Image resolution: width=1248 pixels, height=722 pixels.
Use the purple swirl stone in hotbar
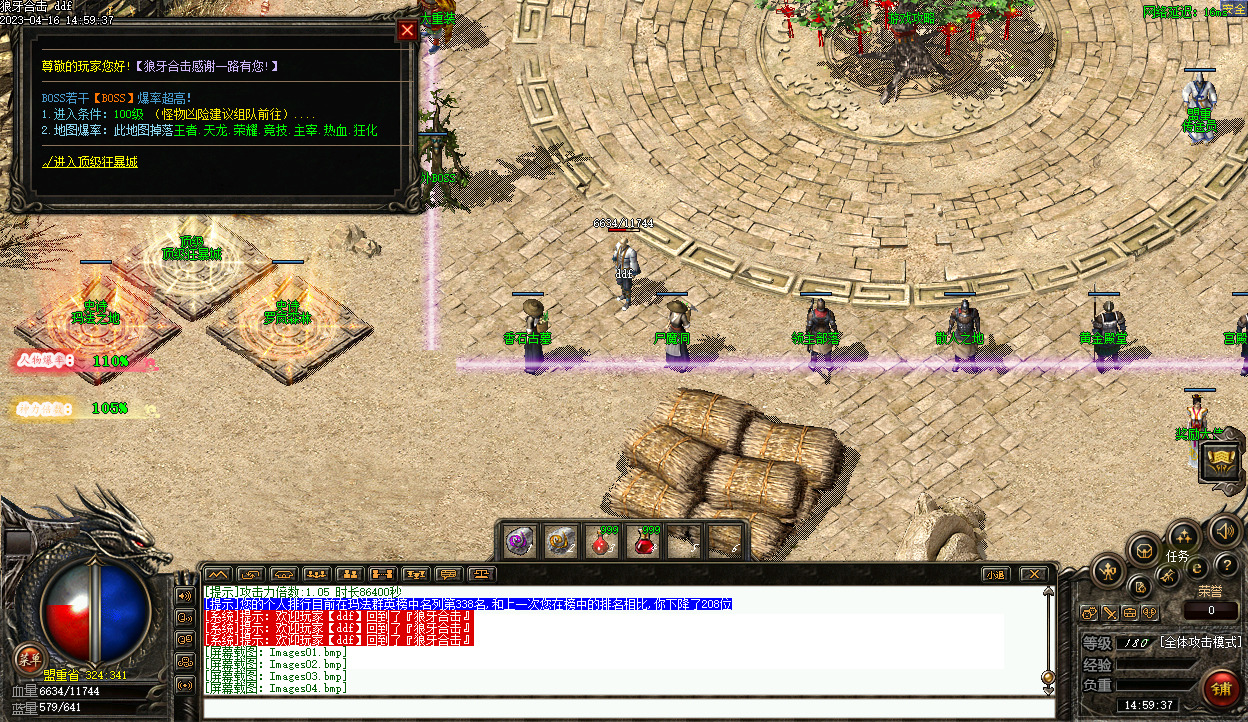519,541
